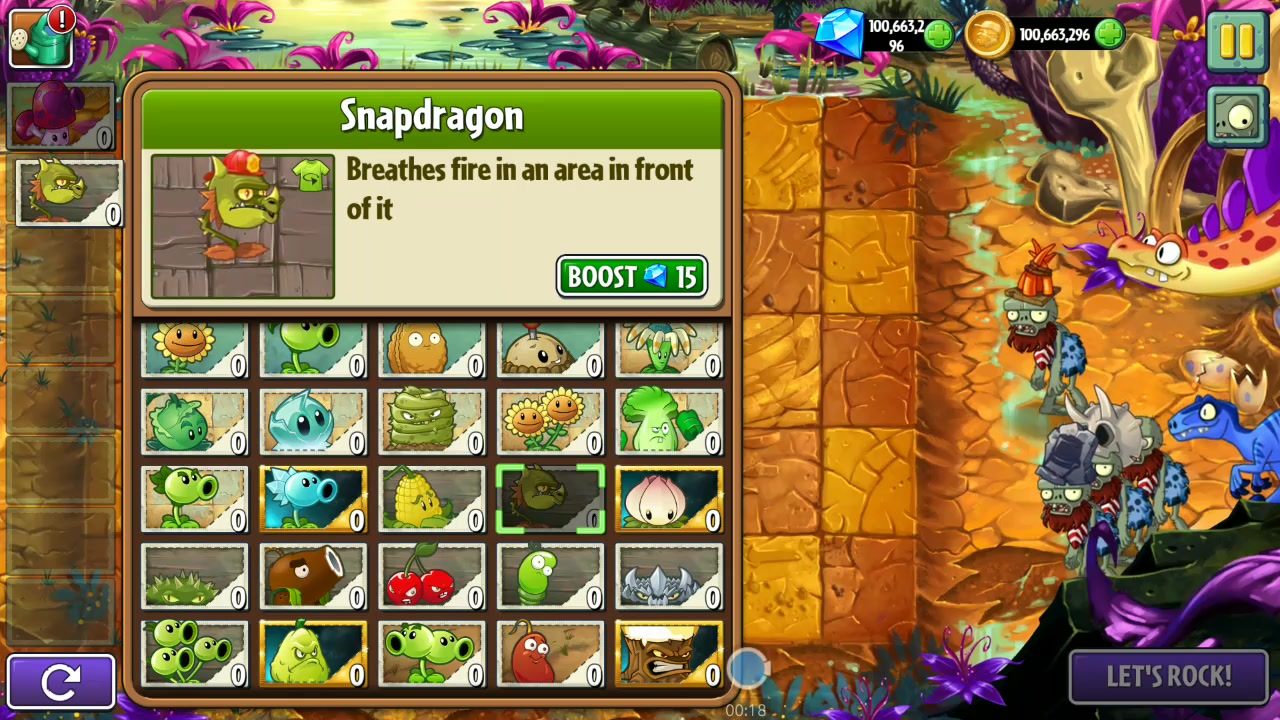Pick the Torchwood seed packet
Viewport: 1280px width, 720px height.
[668, 655]
